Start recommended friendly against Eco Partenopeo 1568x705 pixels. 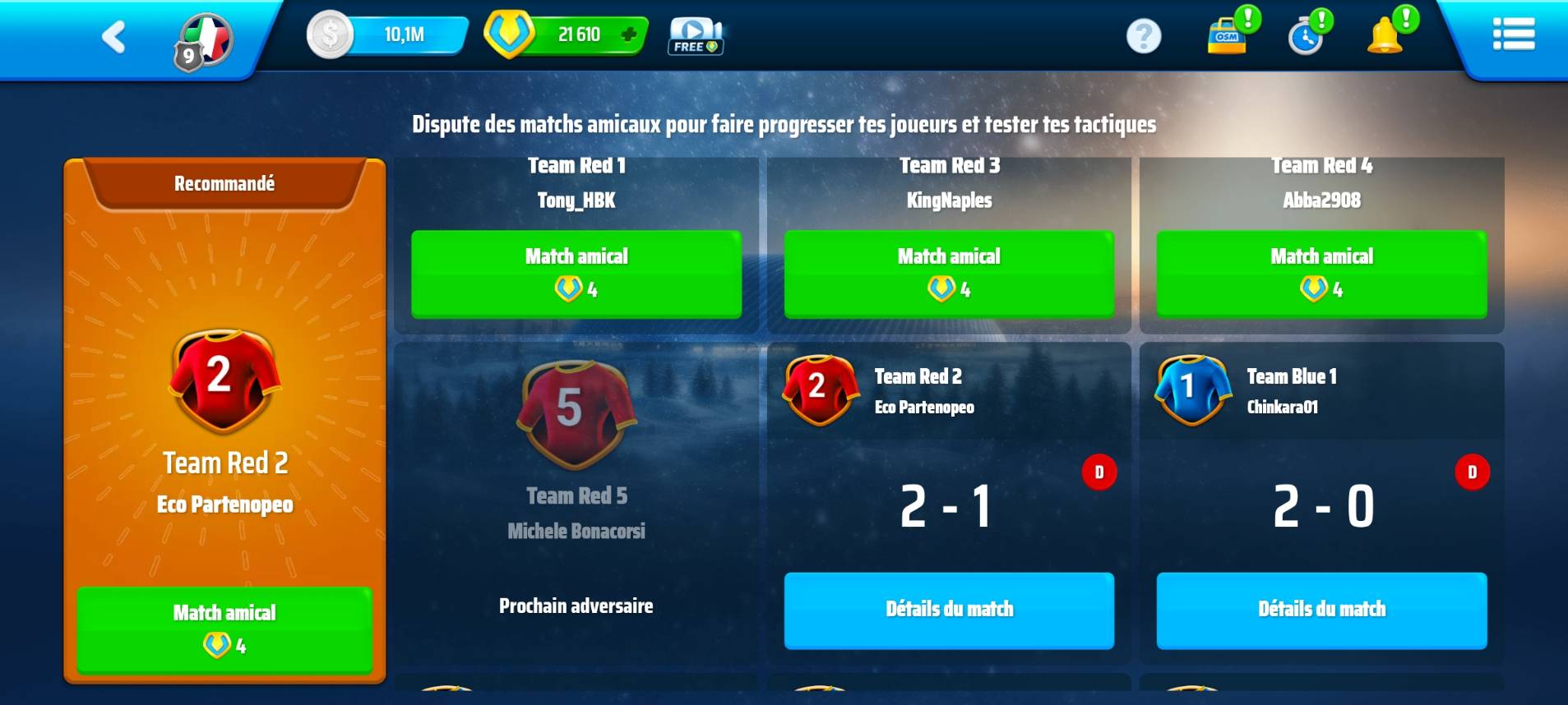(224, 629)
